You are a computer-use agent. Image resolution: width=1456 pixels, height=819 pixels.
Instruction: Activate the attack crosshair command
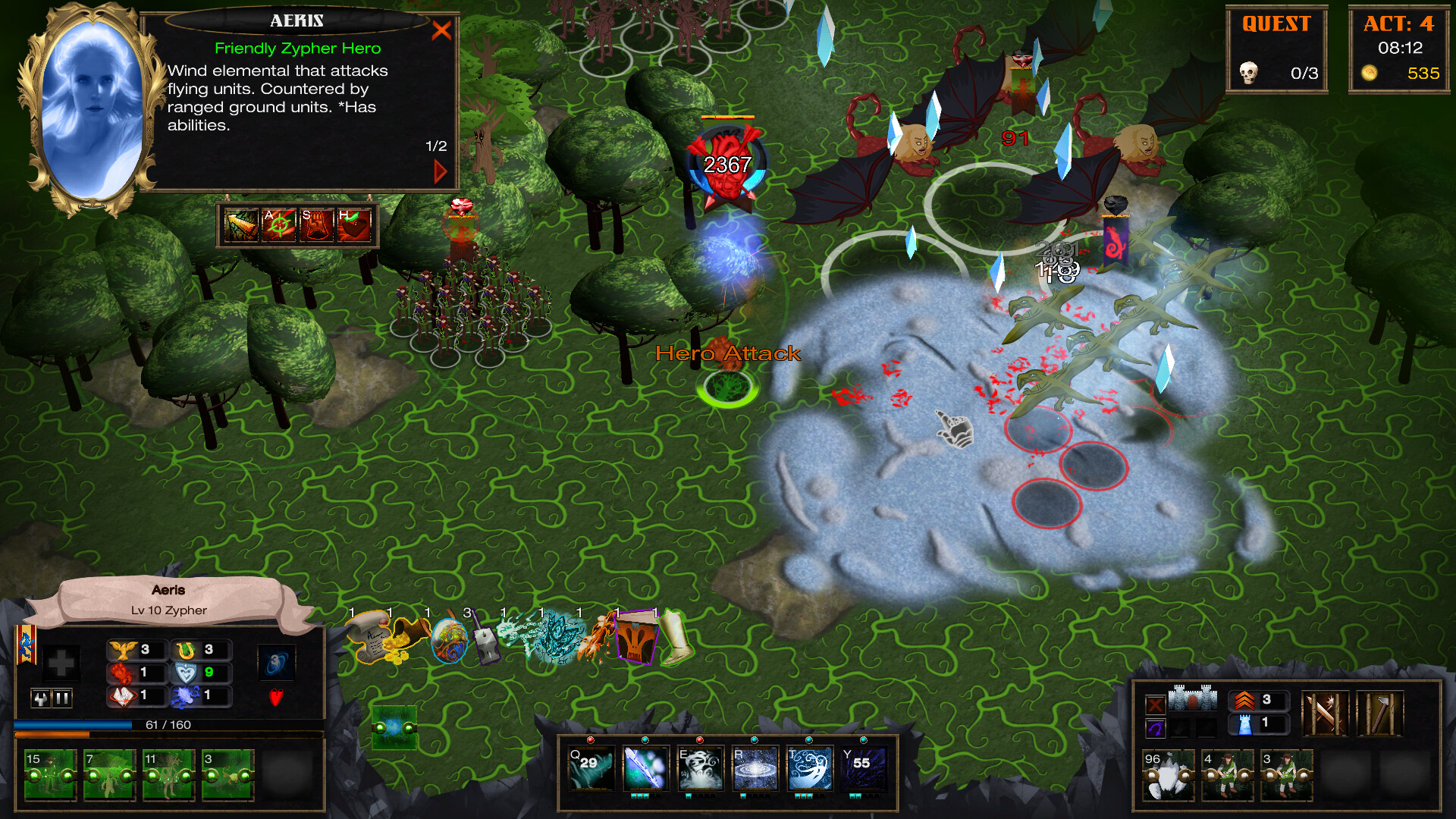(278, 226)
